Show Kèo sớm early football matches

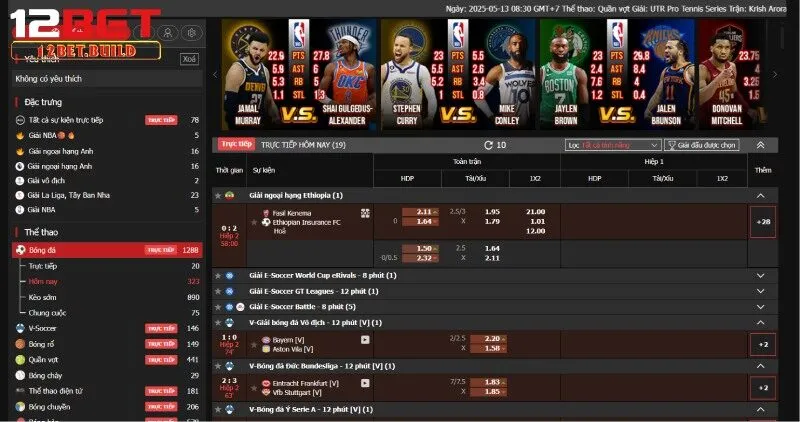point(43,297)
